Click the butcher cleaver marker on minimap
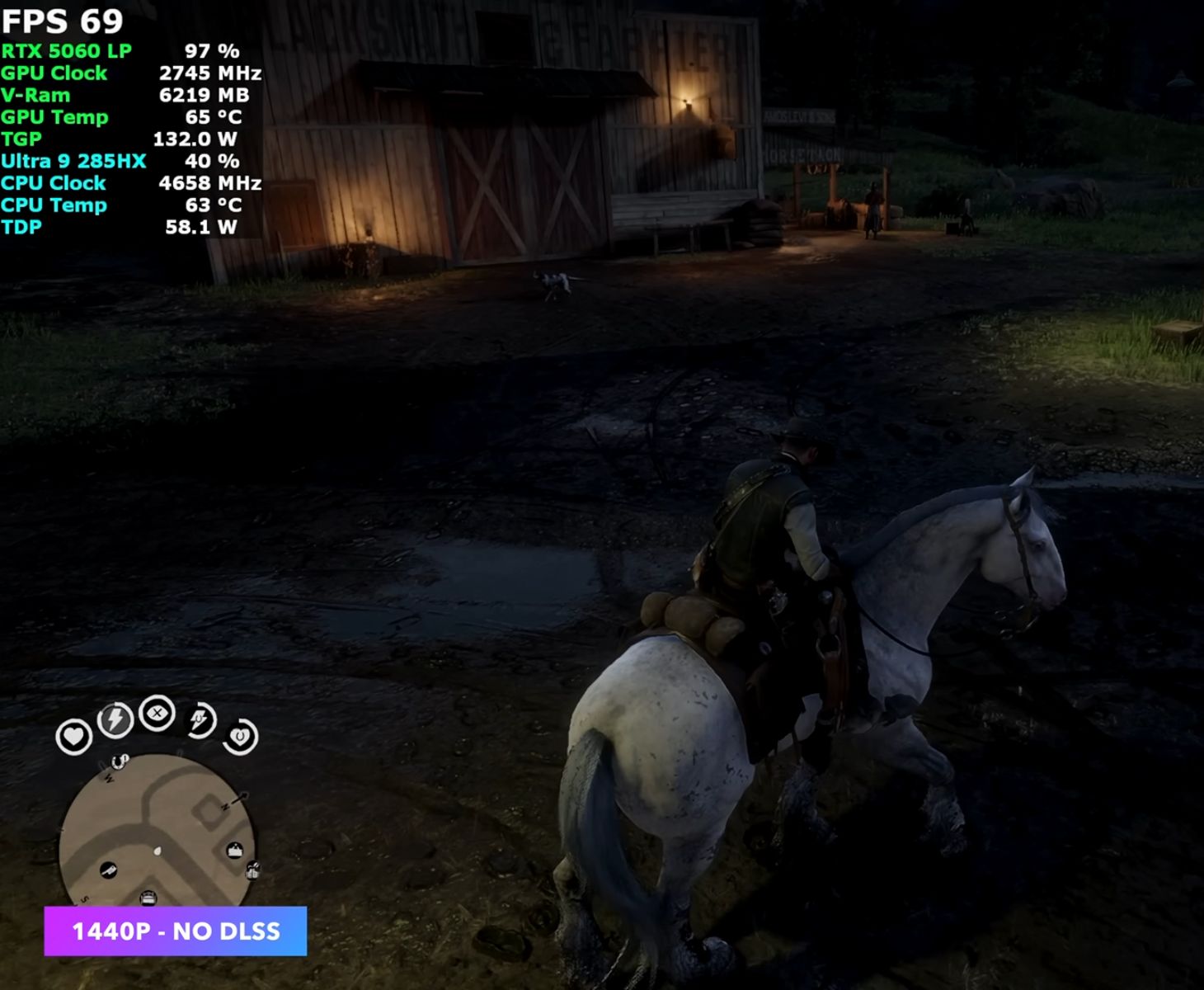This screenshot has width=1204, height=990. coord(109,870)
